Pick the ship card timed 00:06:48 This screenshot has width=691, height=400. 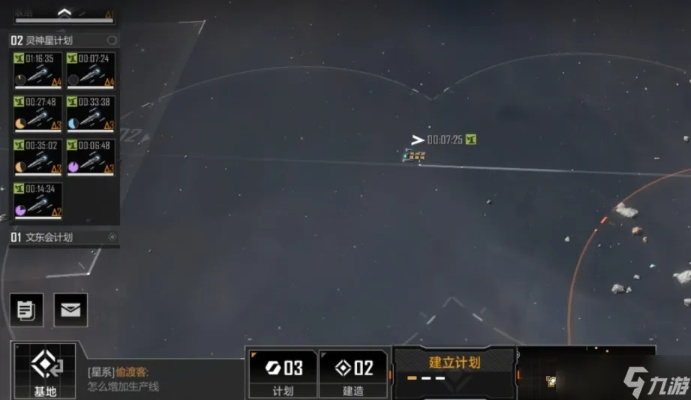tap(90, 157)
